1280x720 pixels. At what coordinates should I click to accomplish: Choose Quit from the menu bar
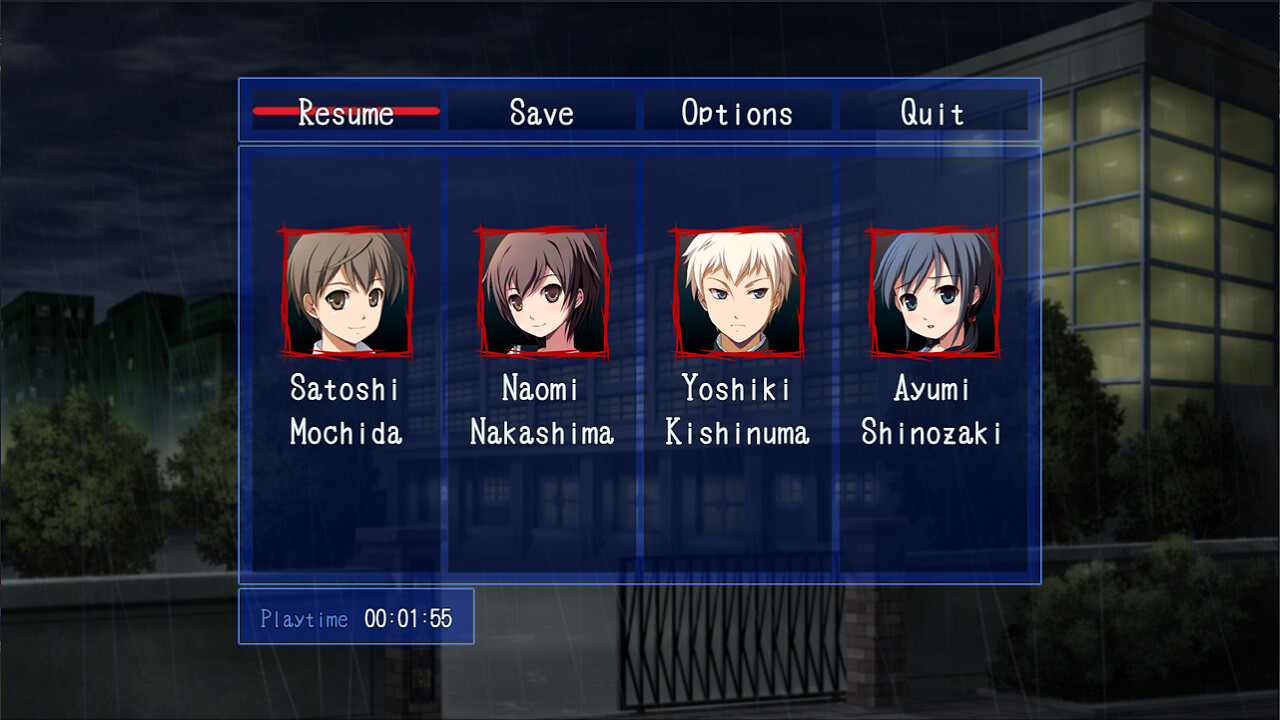click(x=932, y=113)
